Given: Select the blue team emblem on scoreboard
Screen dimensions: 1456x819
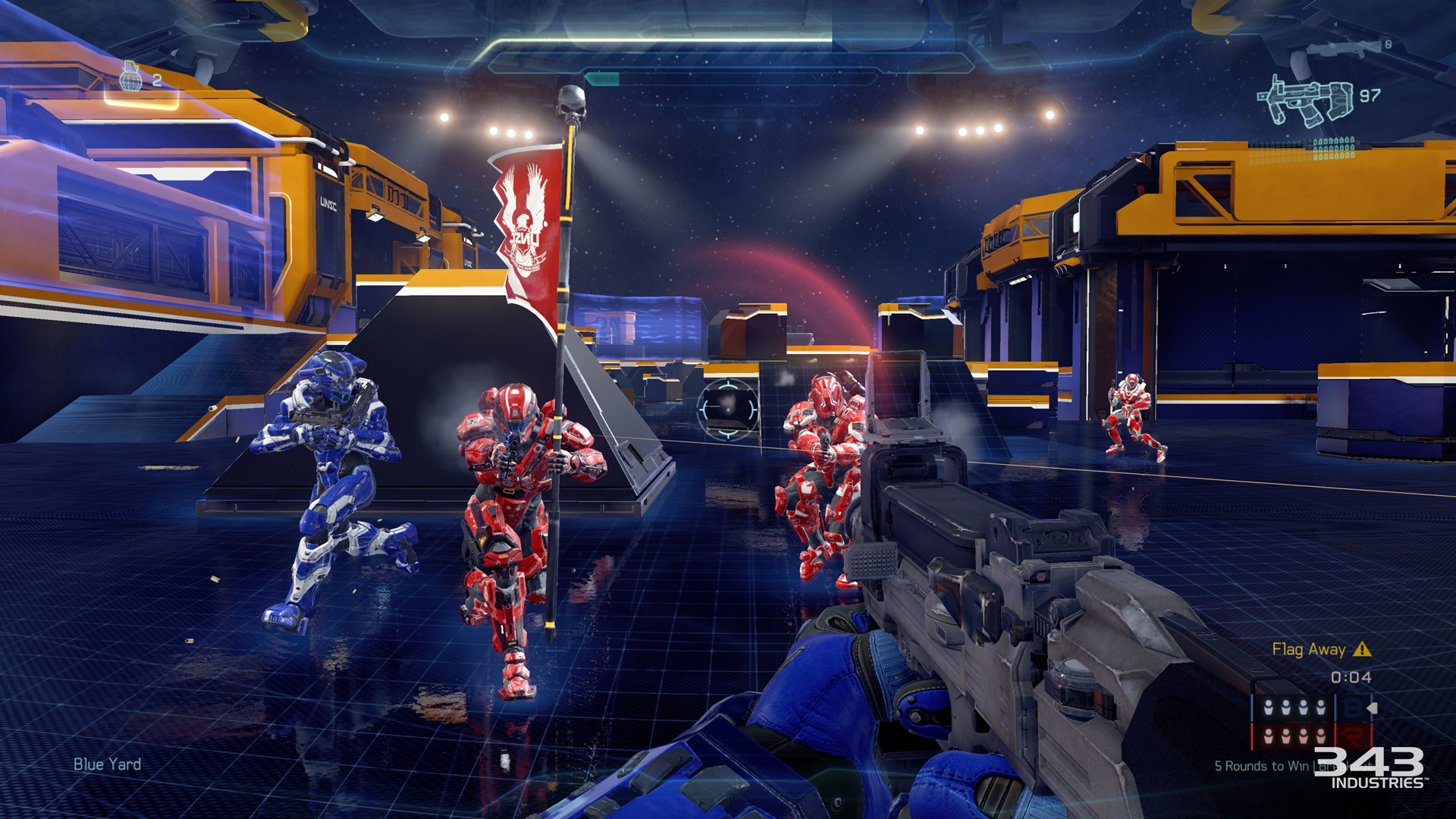Looking at the screenshot, I should coord(1352,708).
